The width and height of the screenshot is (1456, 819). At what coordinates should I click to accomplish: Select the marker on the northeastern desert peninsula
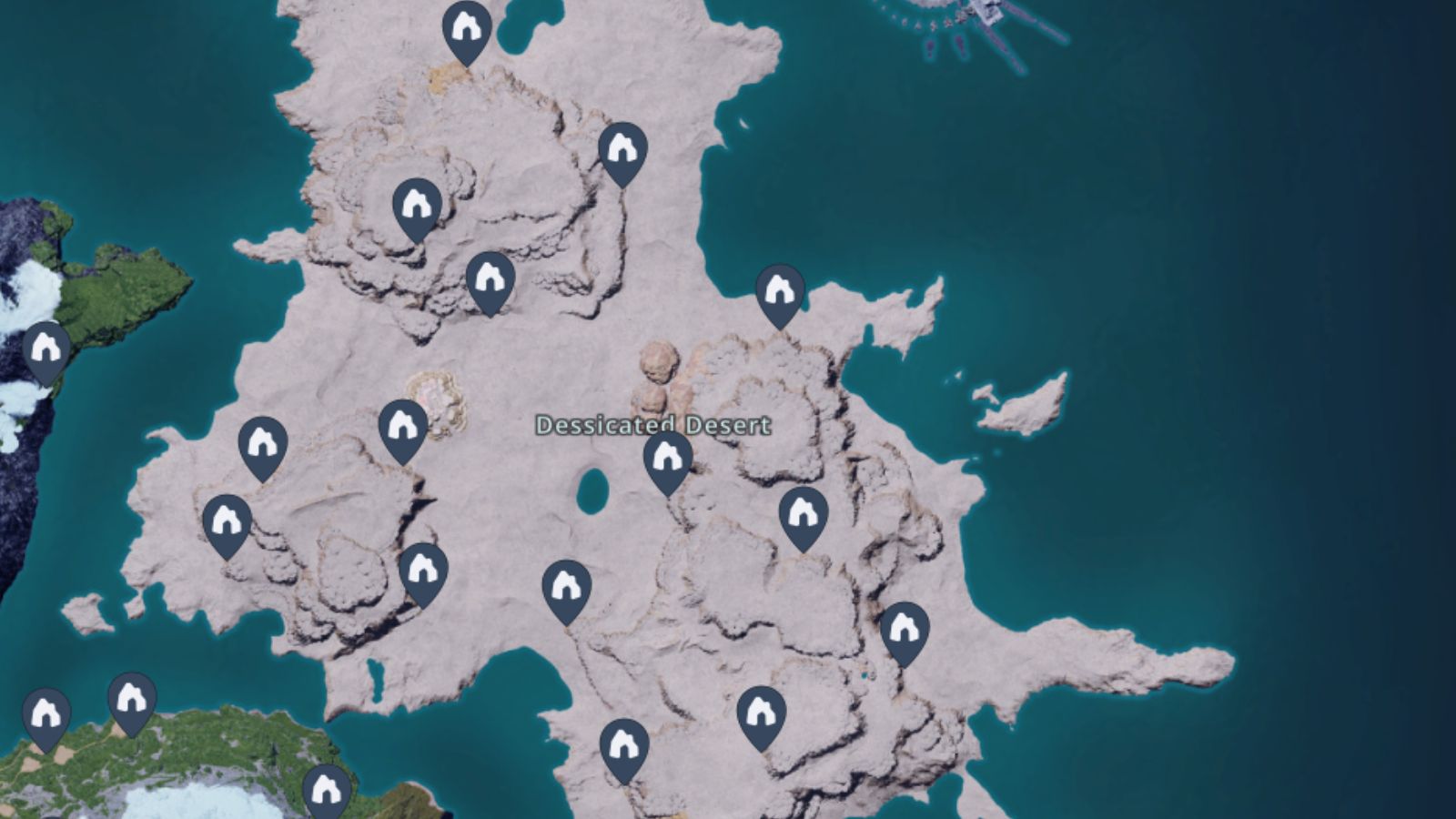tap(778, 291)
